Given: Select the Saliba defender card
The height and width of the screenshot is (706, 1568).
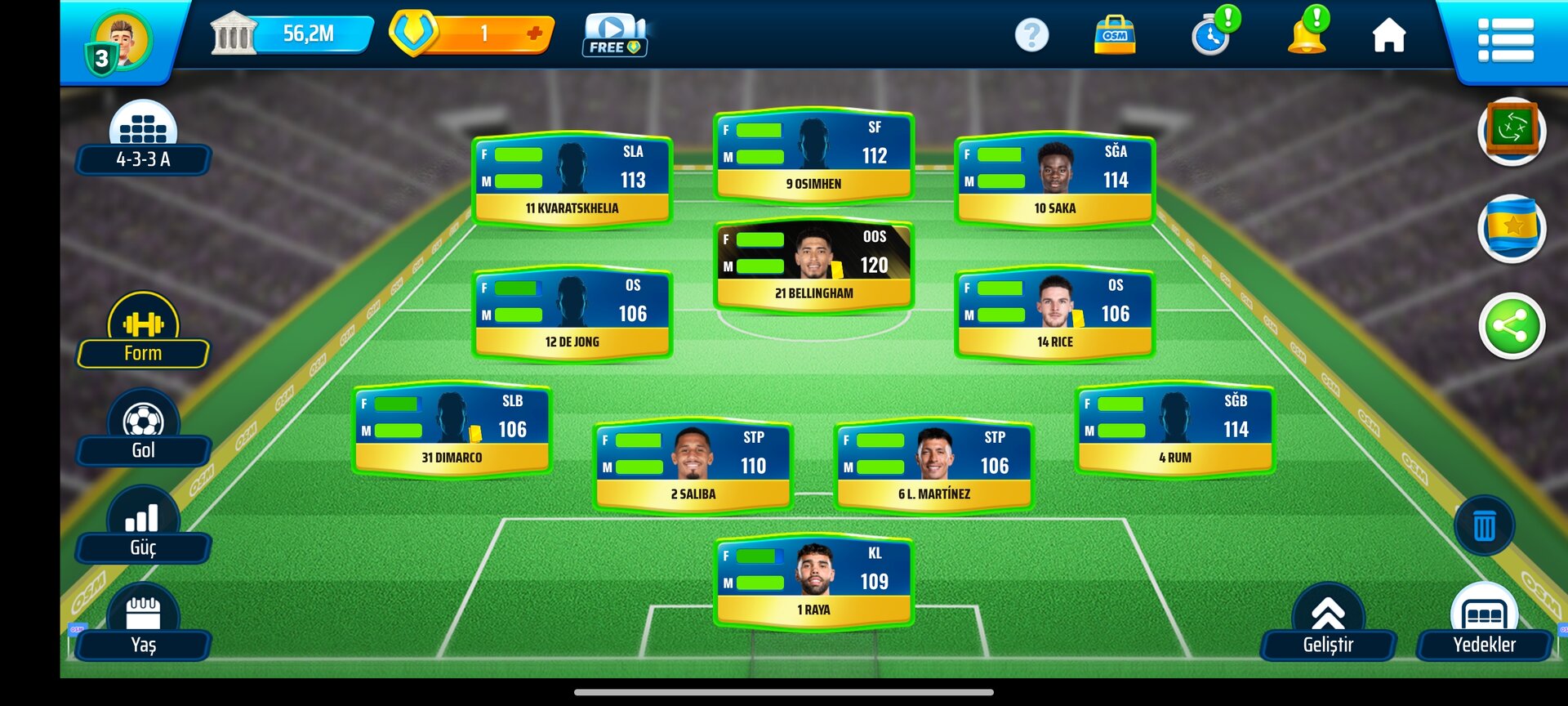Looking at the screenshot, I should tap(693, 467).
